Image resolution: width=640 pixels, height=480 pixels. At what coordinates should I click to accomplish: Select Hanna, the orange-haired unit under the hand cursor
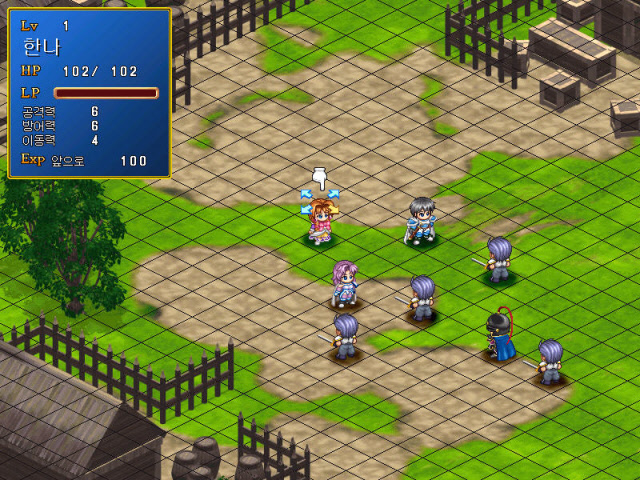click(321, 222)
